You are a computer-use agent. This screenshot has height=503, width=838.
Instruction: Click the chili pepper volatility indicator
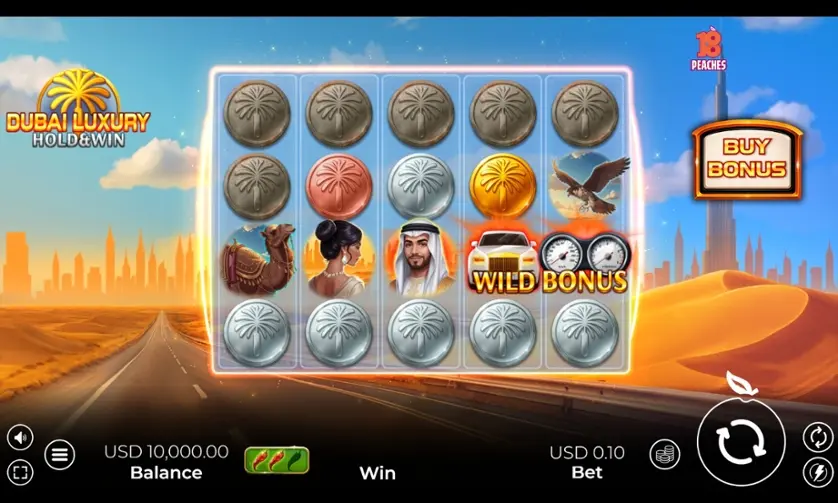tap(277, 460)
